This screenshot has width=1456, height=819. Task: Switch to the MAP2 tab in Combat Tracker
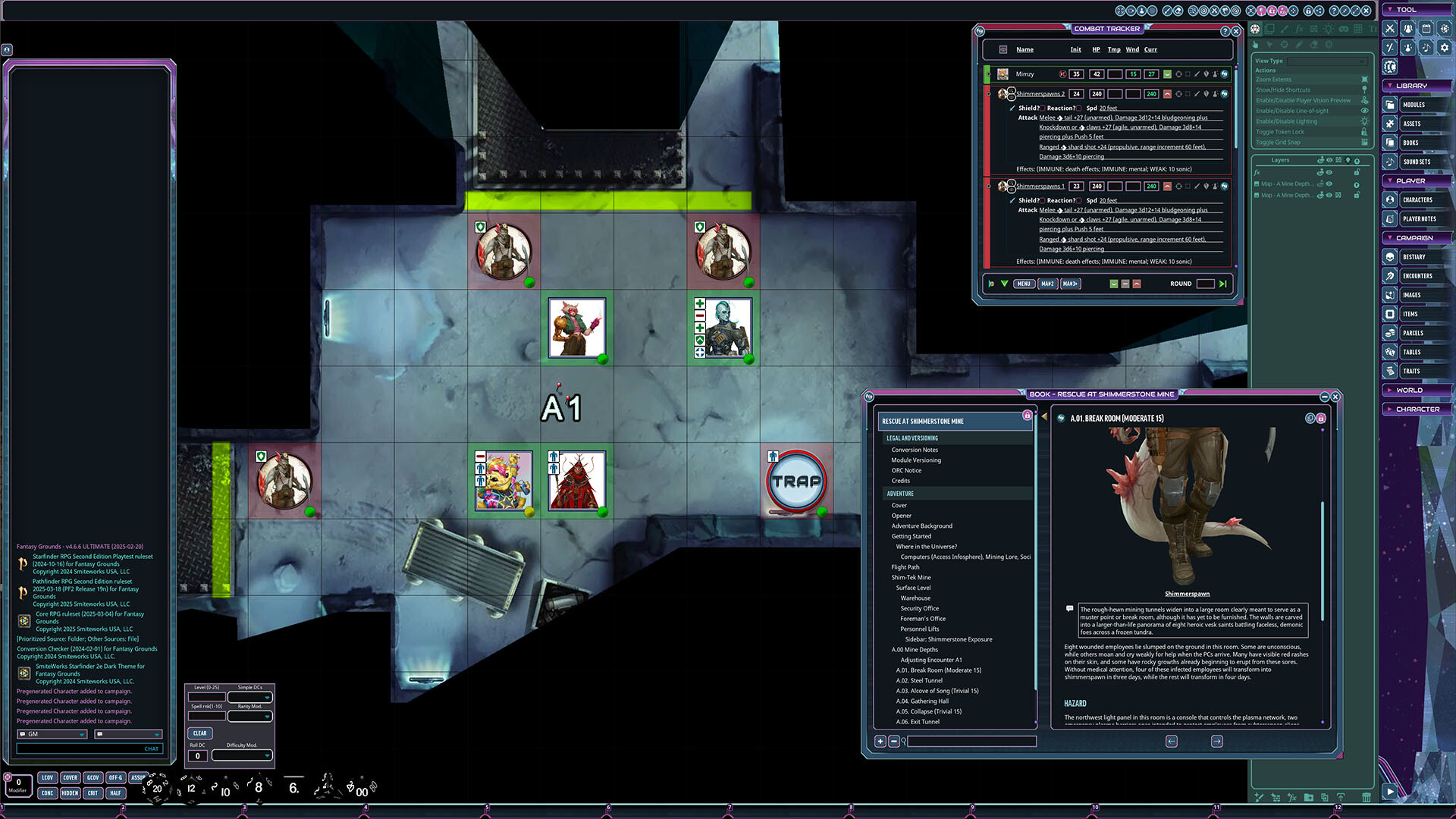click(1047, 284)
